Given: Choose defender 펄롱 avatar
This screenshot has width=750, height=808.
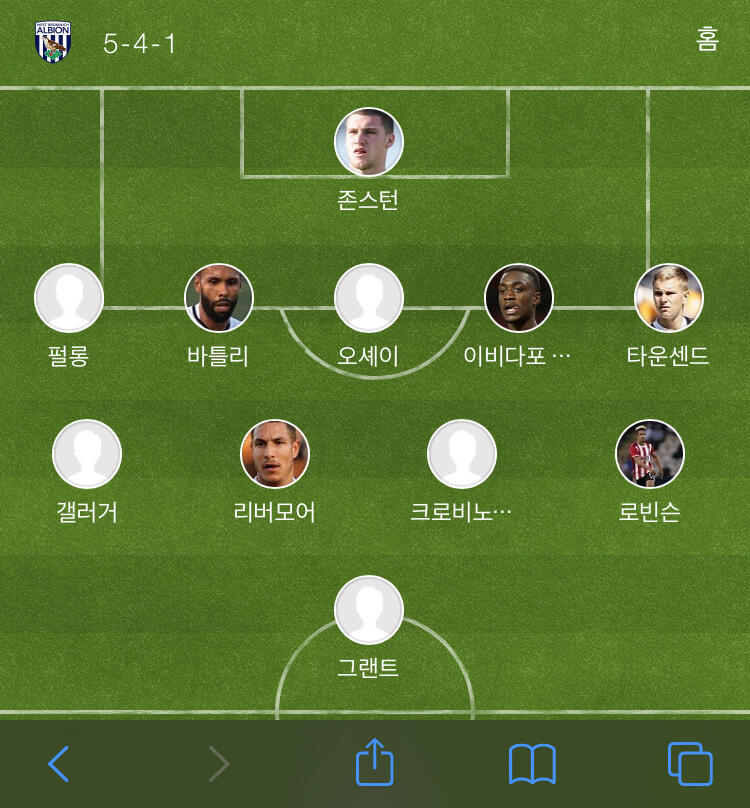Looking at the screenshot, I should point(69,298).
